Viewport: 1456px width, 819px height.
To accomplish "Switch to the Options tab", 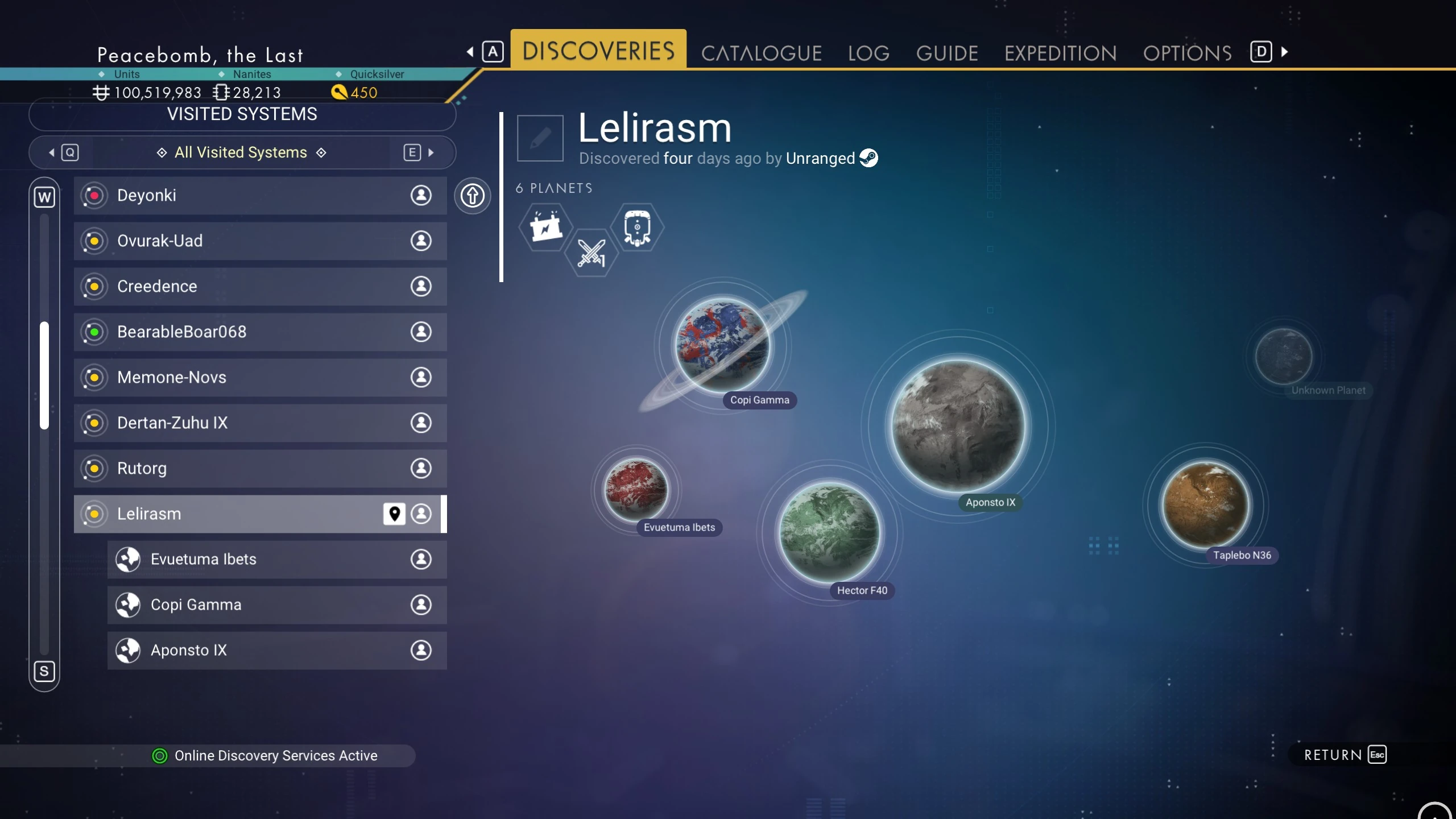I will point(1187,53).
